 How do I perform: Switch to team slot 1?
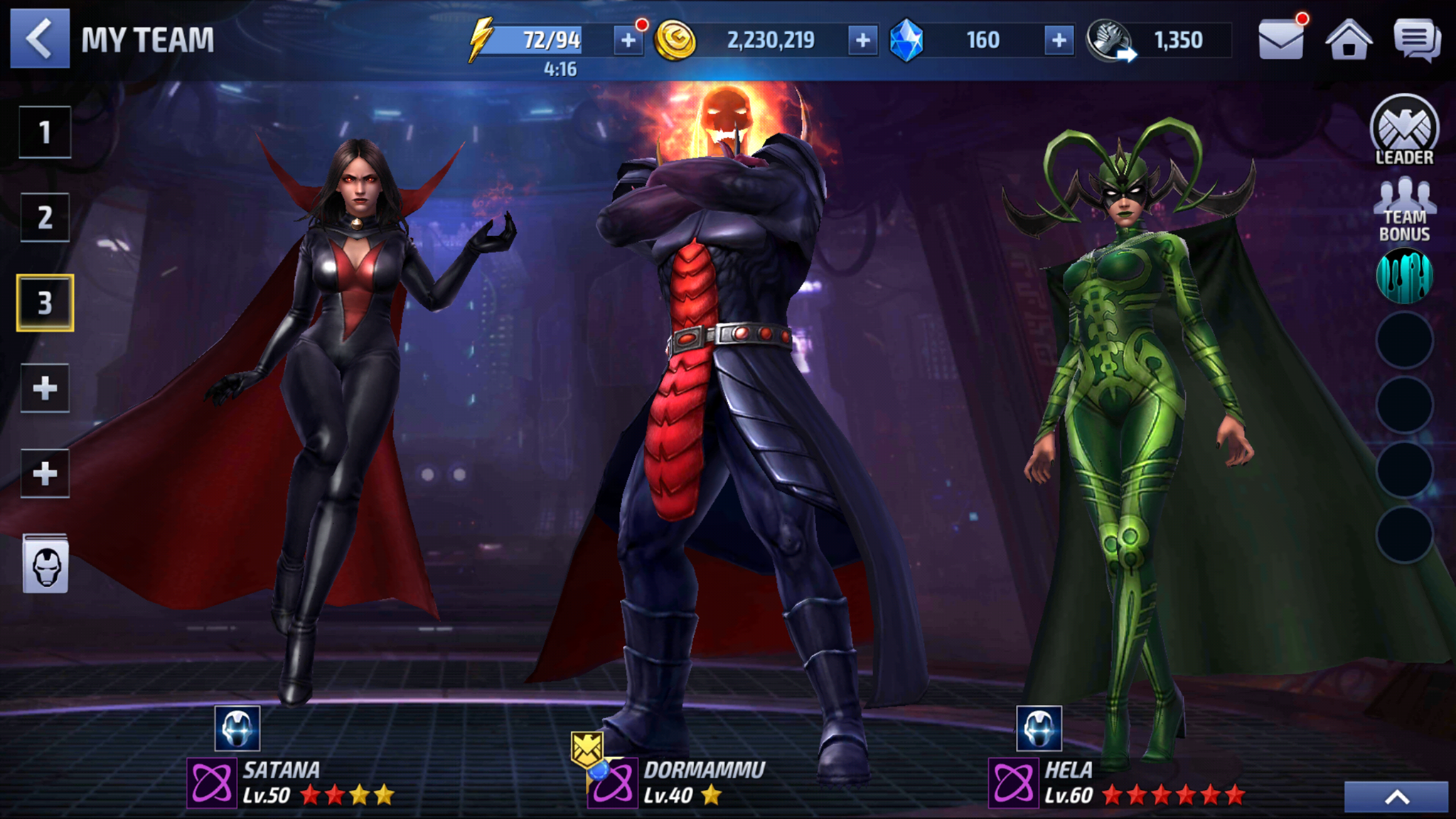tap(45, 132)
